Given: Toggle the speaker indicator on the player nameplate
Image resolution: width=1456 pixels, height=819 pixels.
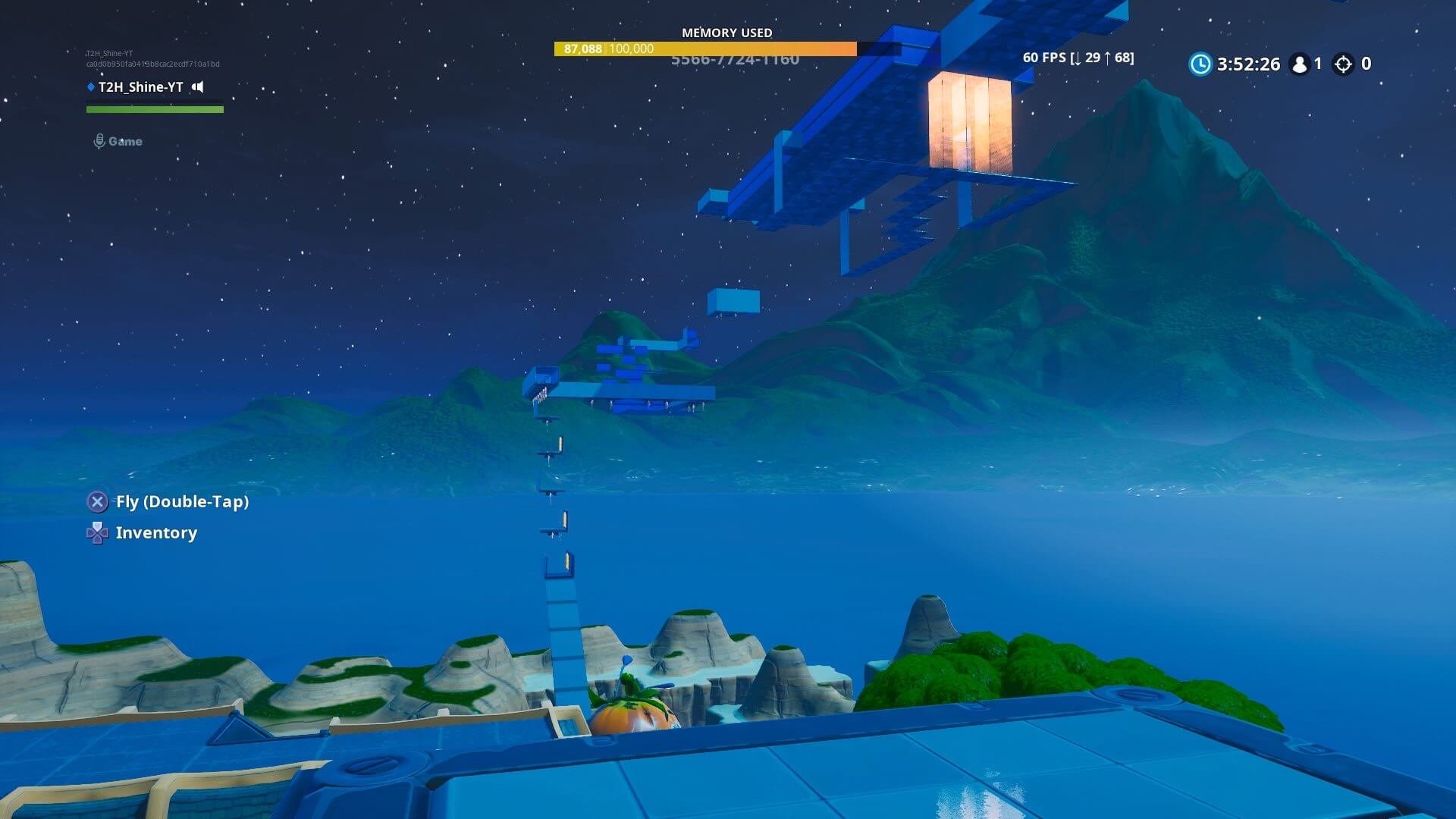Looking at the screenshot, I should click(196, 87).
